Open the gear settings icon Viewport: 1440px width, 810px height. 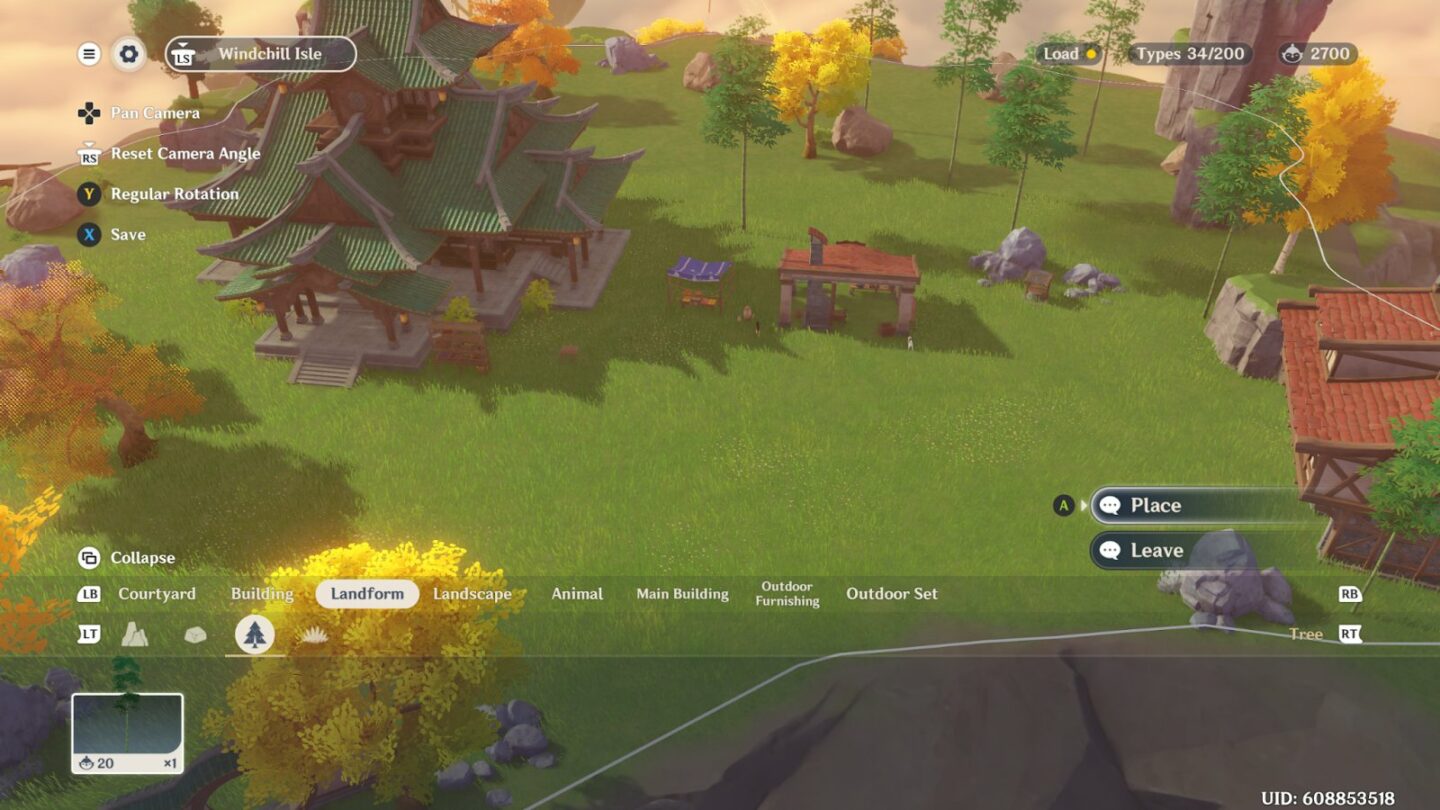[128, 54]
